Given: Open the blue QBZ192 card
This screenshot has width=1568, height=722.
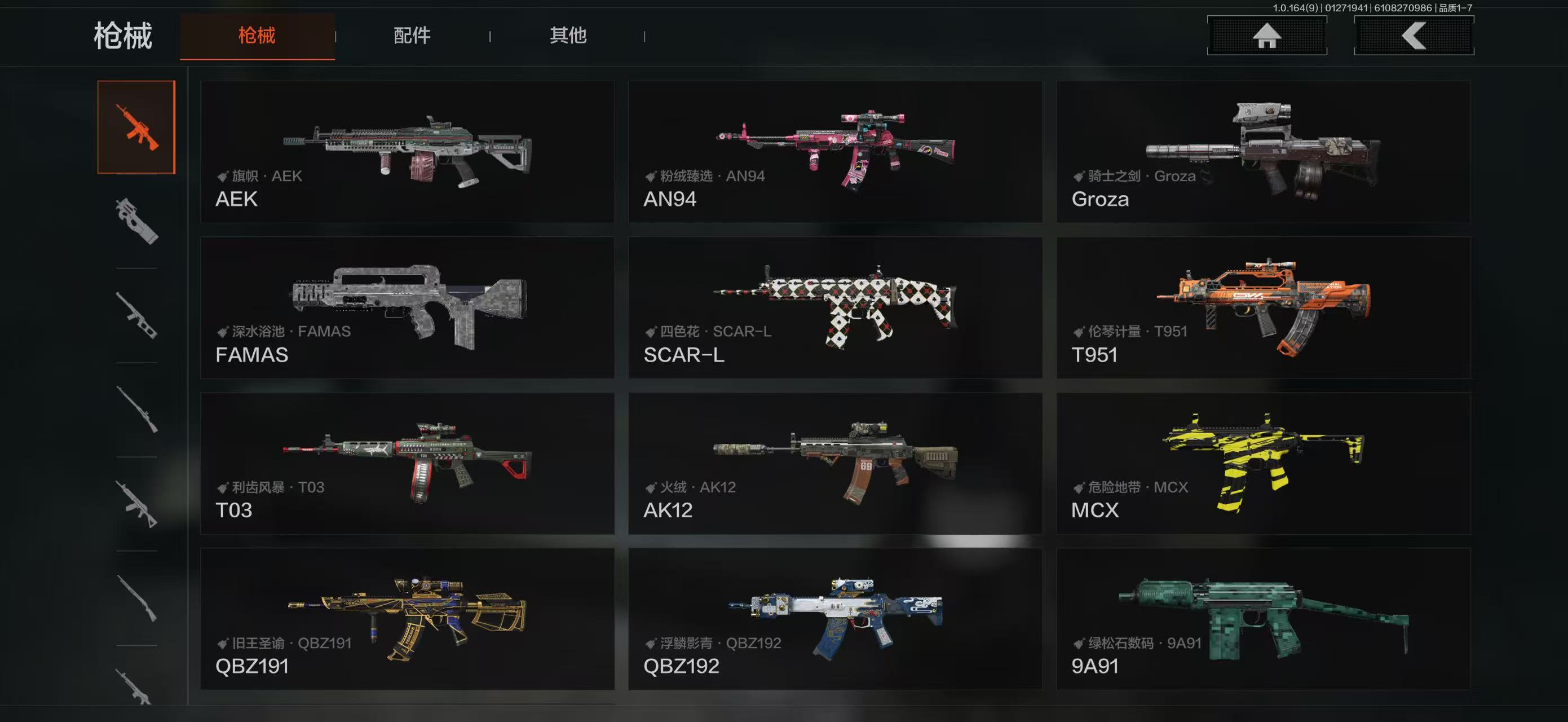Looking at the screenshot, I should 835,619.
